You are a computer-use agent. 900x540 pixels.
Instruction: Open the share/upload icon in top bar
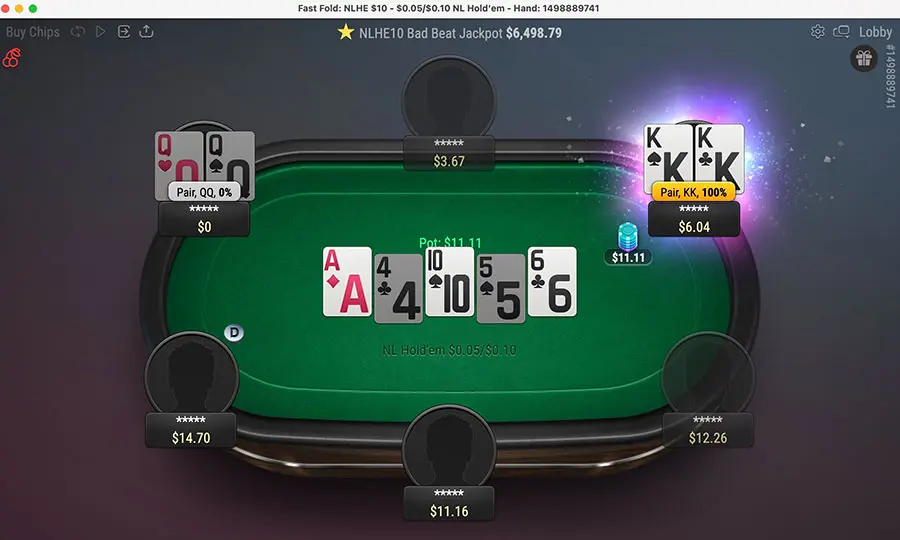[147, 32]
